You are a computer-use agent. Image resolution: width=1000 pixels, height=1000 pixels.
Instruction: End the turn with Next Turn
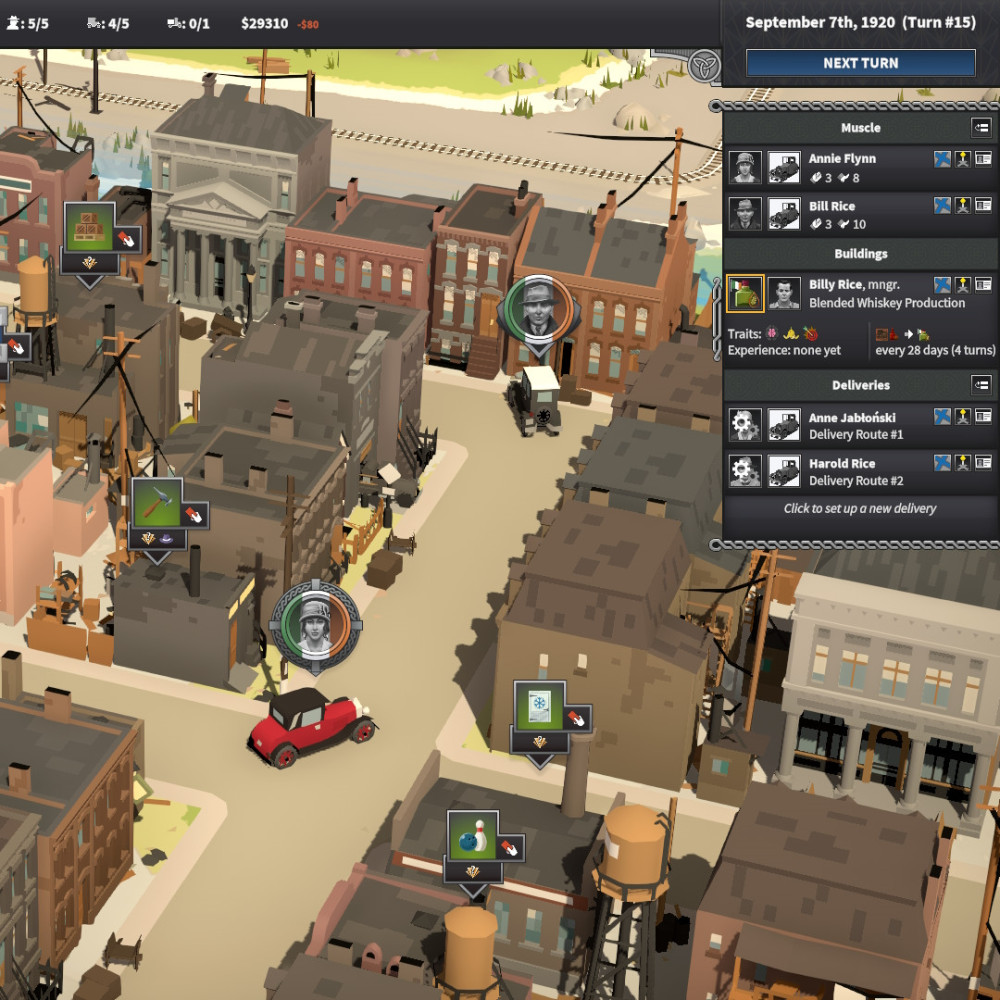[860, 63]
